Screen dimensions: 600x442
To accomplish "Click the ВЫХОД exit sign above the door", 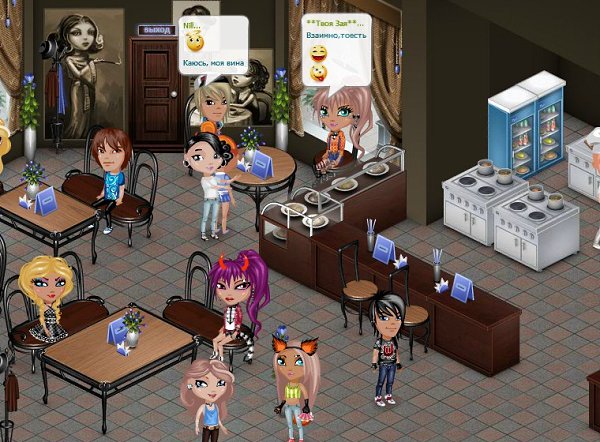I will pyautogui.click(x=155, y=30).
